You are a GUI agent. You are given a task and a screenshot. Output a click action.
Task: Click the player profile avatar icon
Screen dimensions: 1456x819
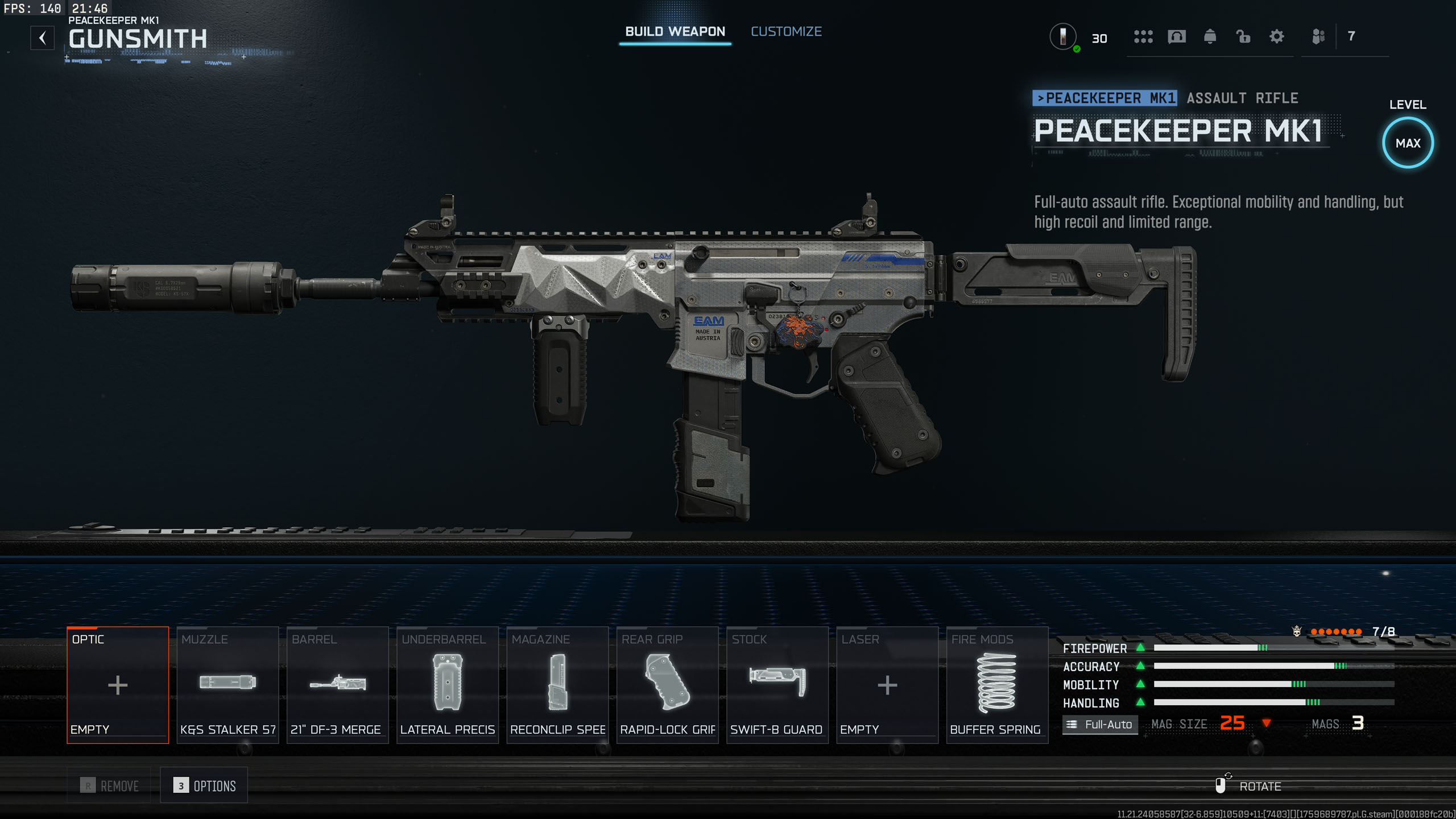[1062, 37]
